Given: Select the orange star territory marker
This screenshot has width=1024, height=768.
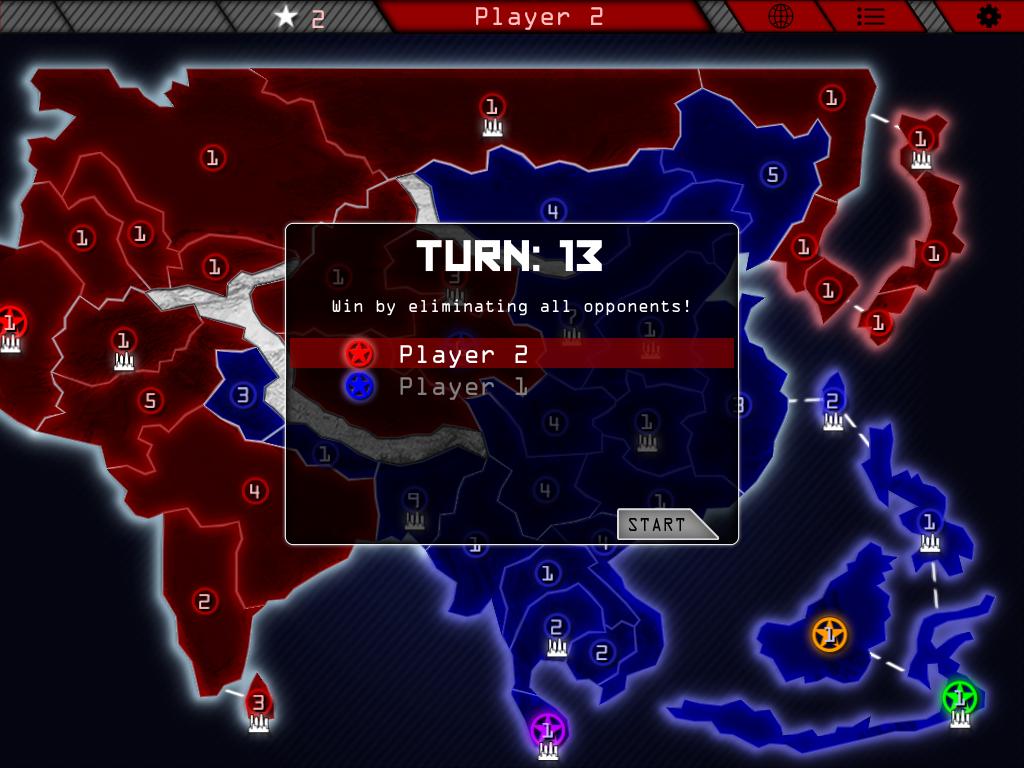Looking at the screenshot, I should click(x=829, y=634).
